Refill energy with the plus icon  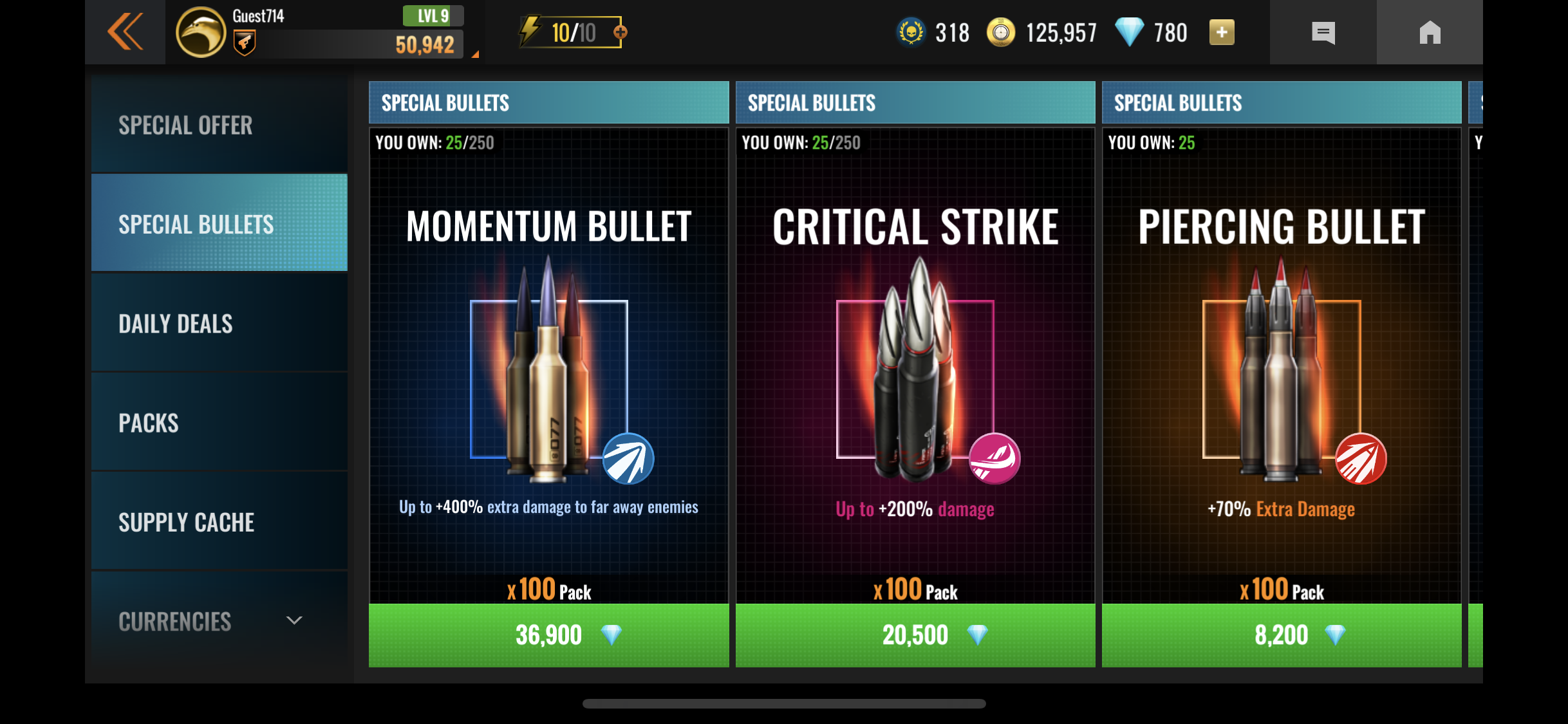tap(620, 32)
